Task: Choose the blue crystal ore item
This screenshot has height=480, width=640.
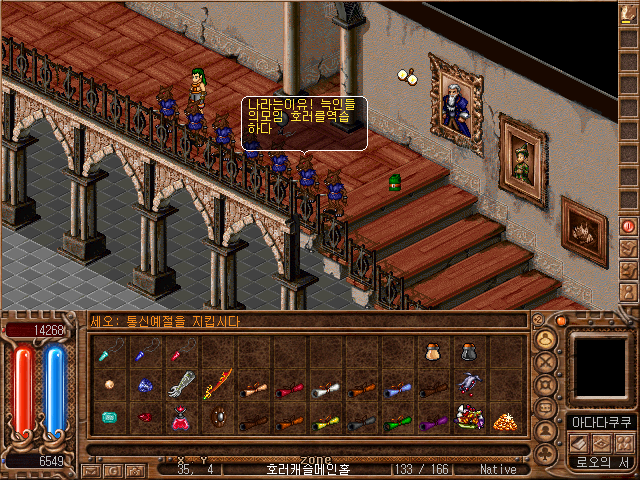Action: (x=145, y=385)
